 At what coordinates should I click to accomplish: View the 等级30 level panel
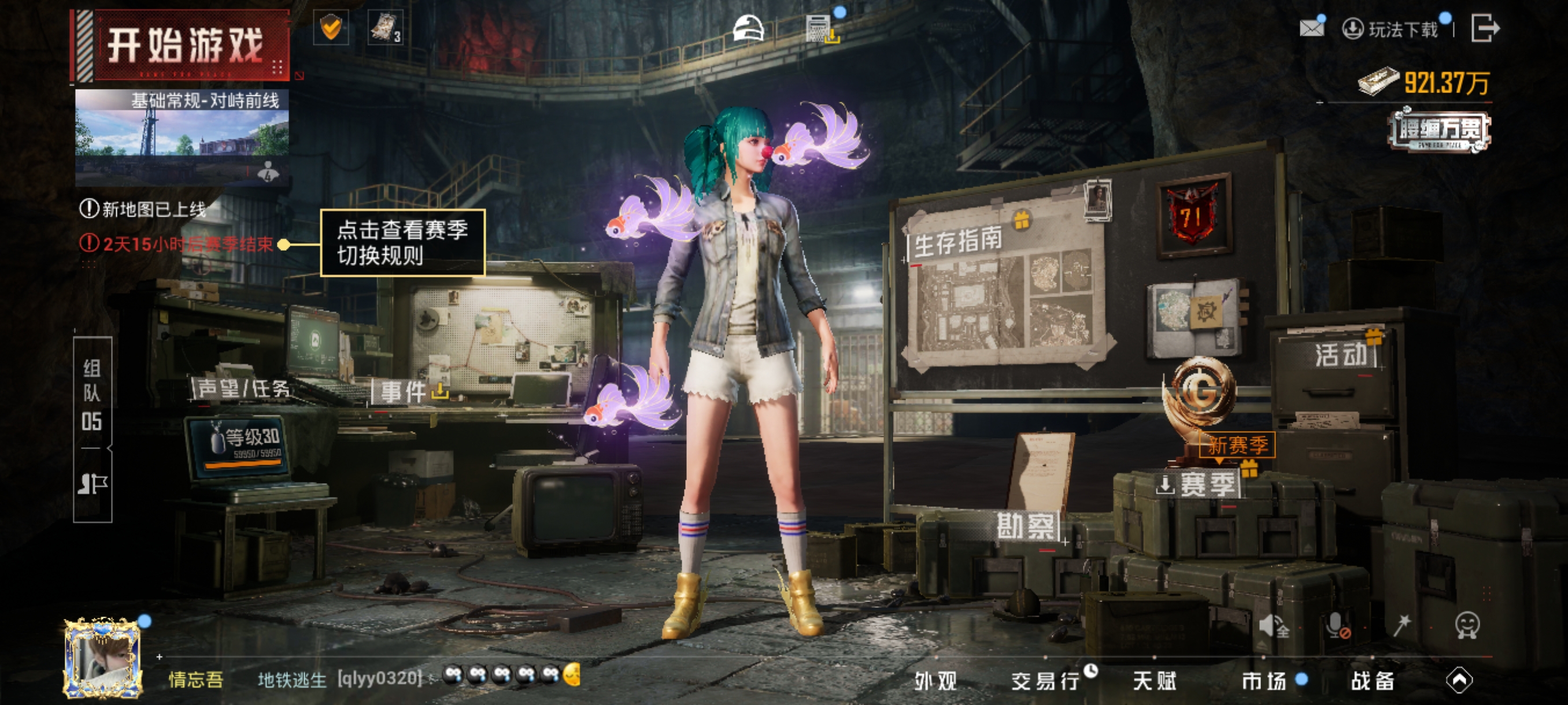241,447
